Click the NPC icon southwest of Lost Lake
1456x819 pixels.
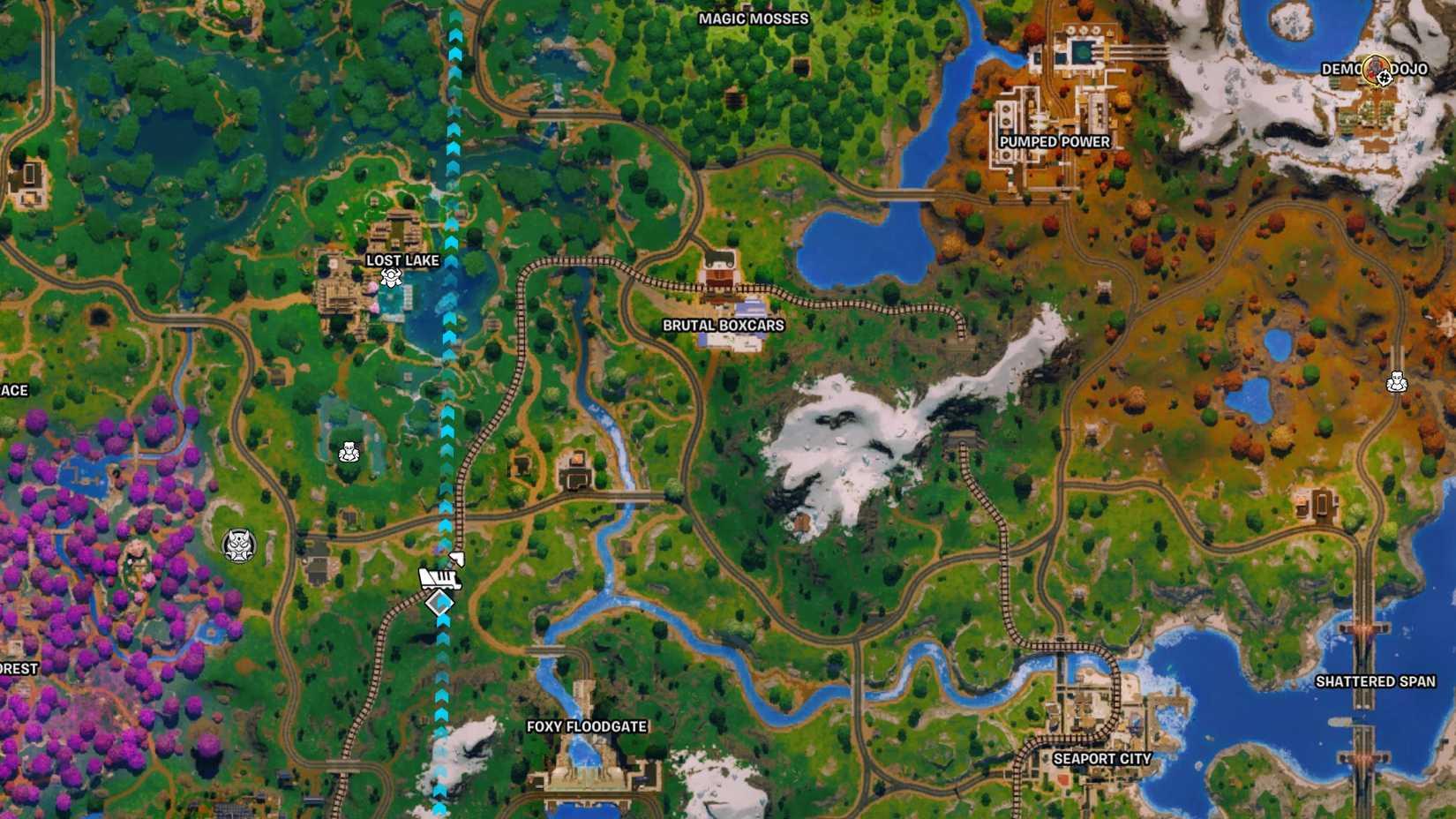tap(349, 452)
